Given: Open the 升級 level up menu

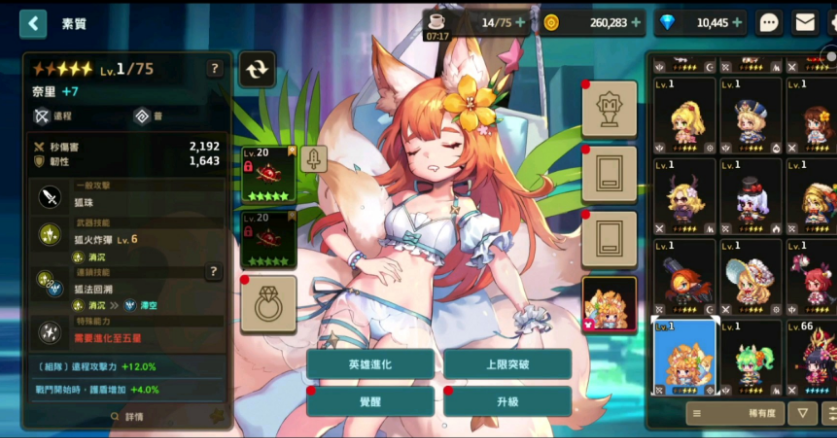Looking at the screenshot, I should [x=507, y=401].
